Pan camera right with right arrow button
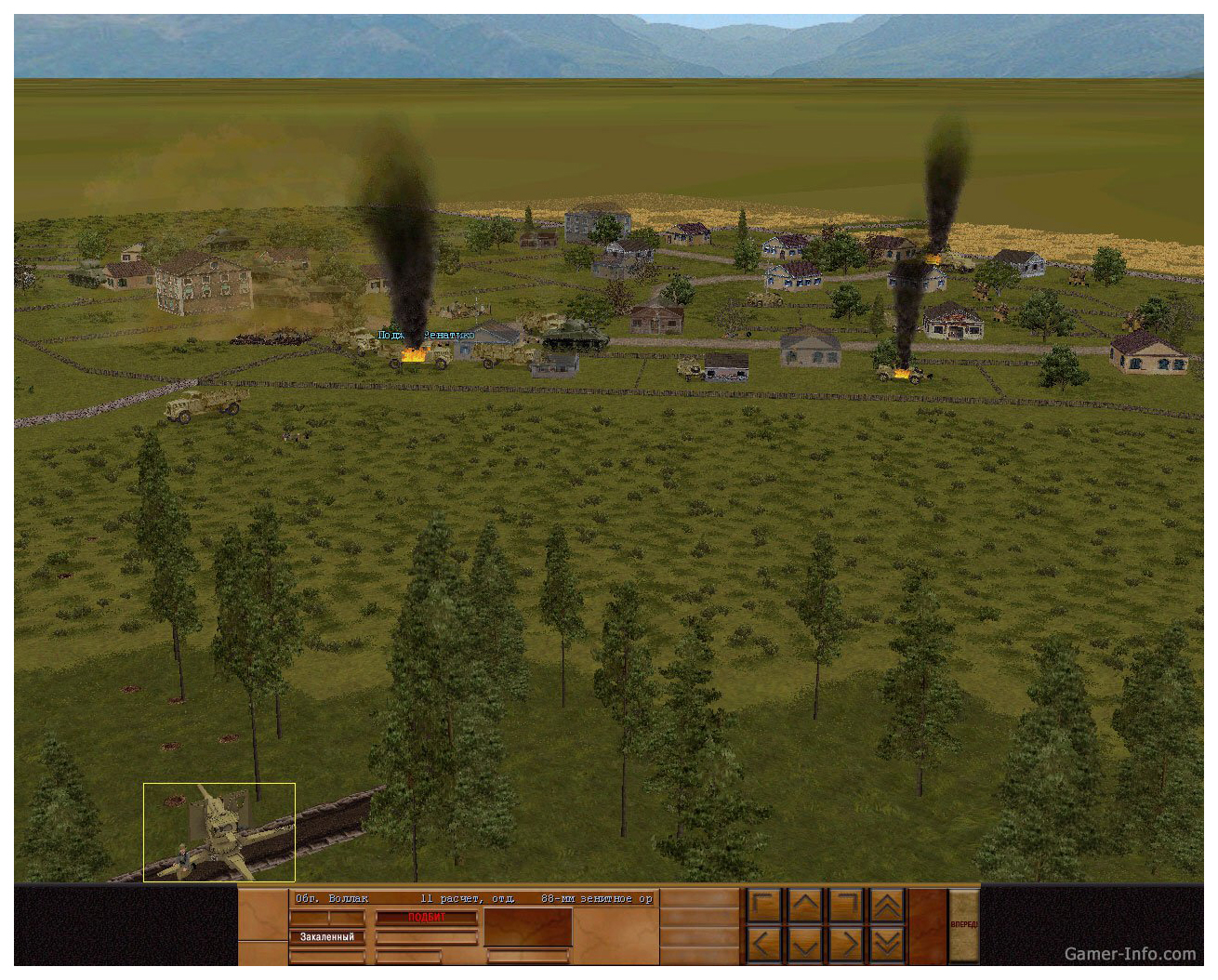Screen dimensions: 1218x980 tap(846, 946)
